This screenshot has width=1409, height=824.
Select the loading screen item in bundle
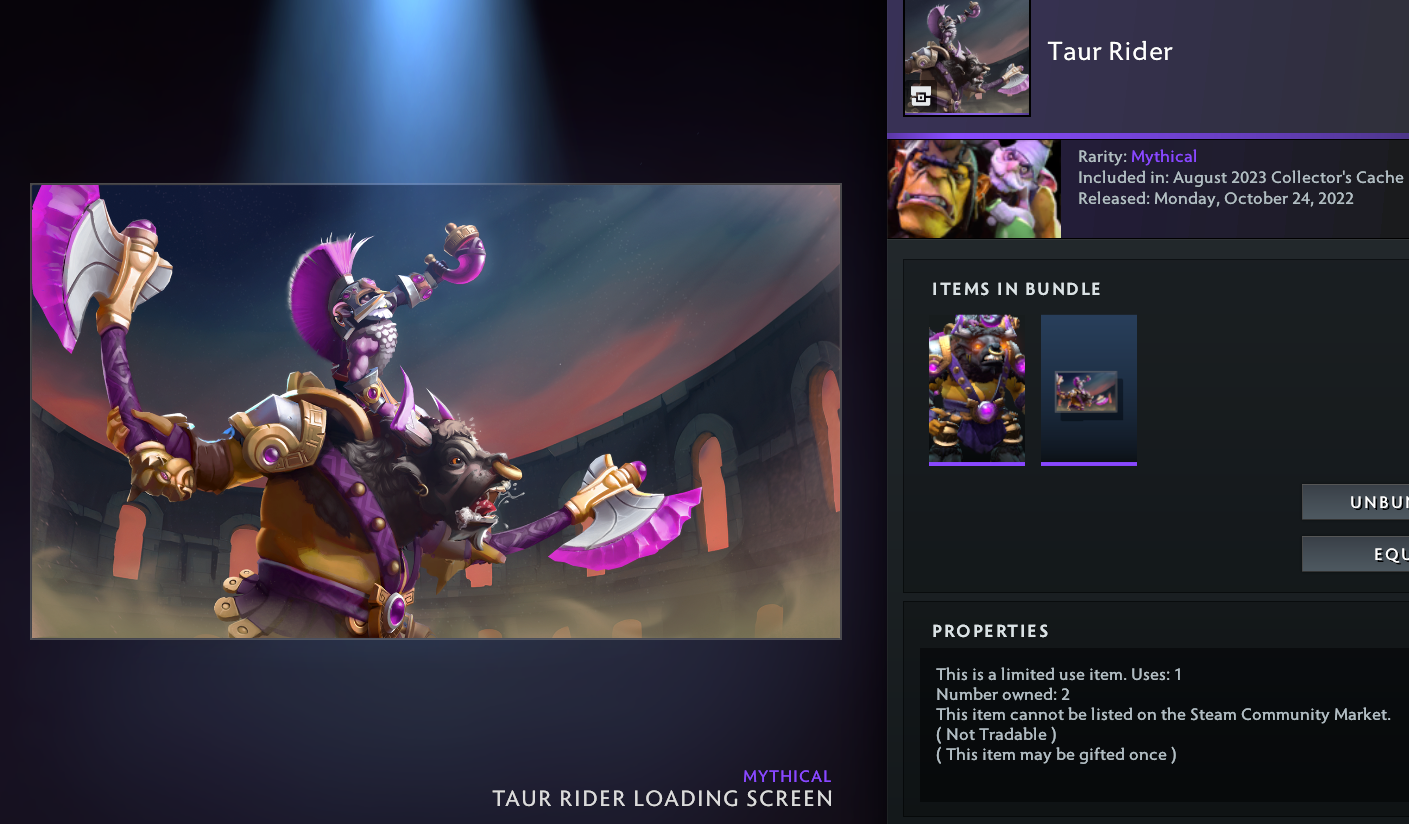(1088, 389)
